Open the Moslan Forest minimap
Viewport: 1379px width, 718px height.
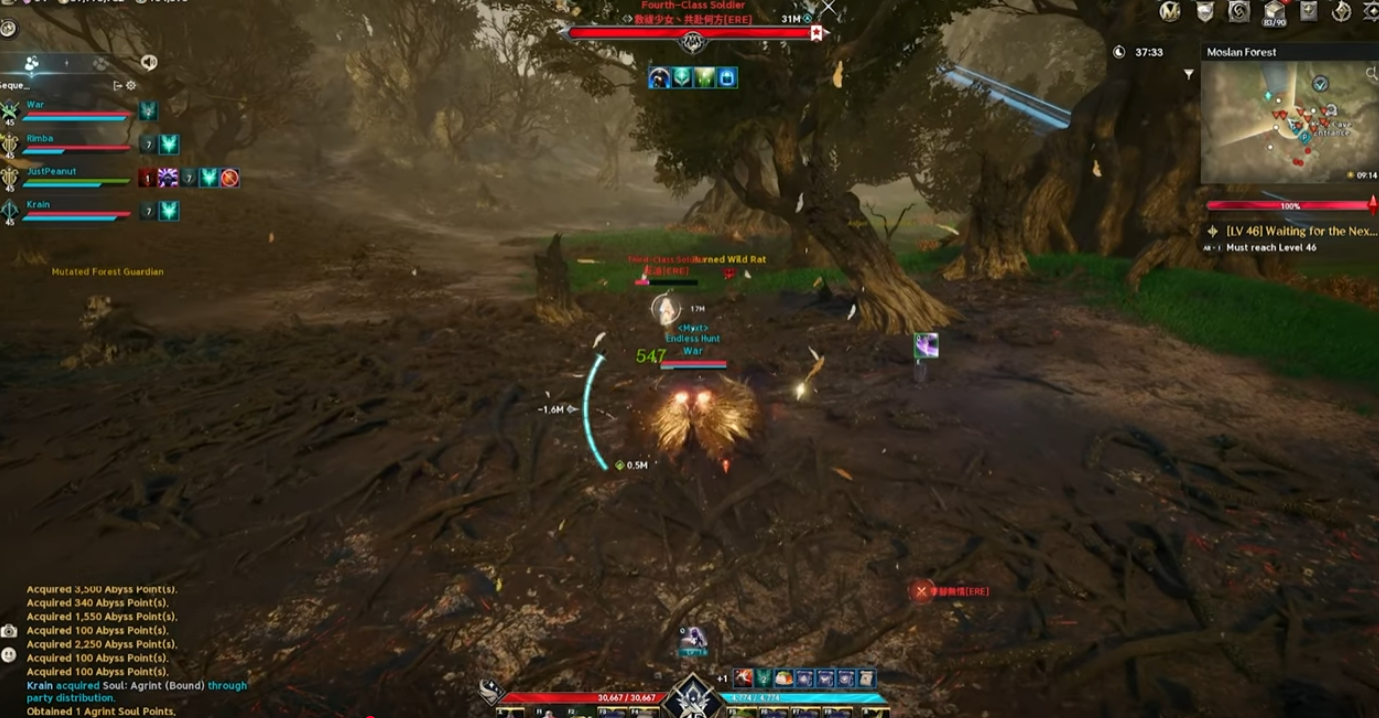coord(1288,122)
